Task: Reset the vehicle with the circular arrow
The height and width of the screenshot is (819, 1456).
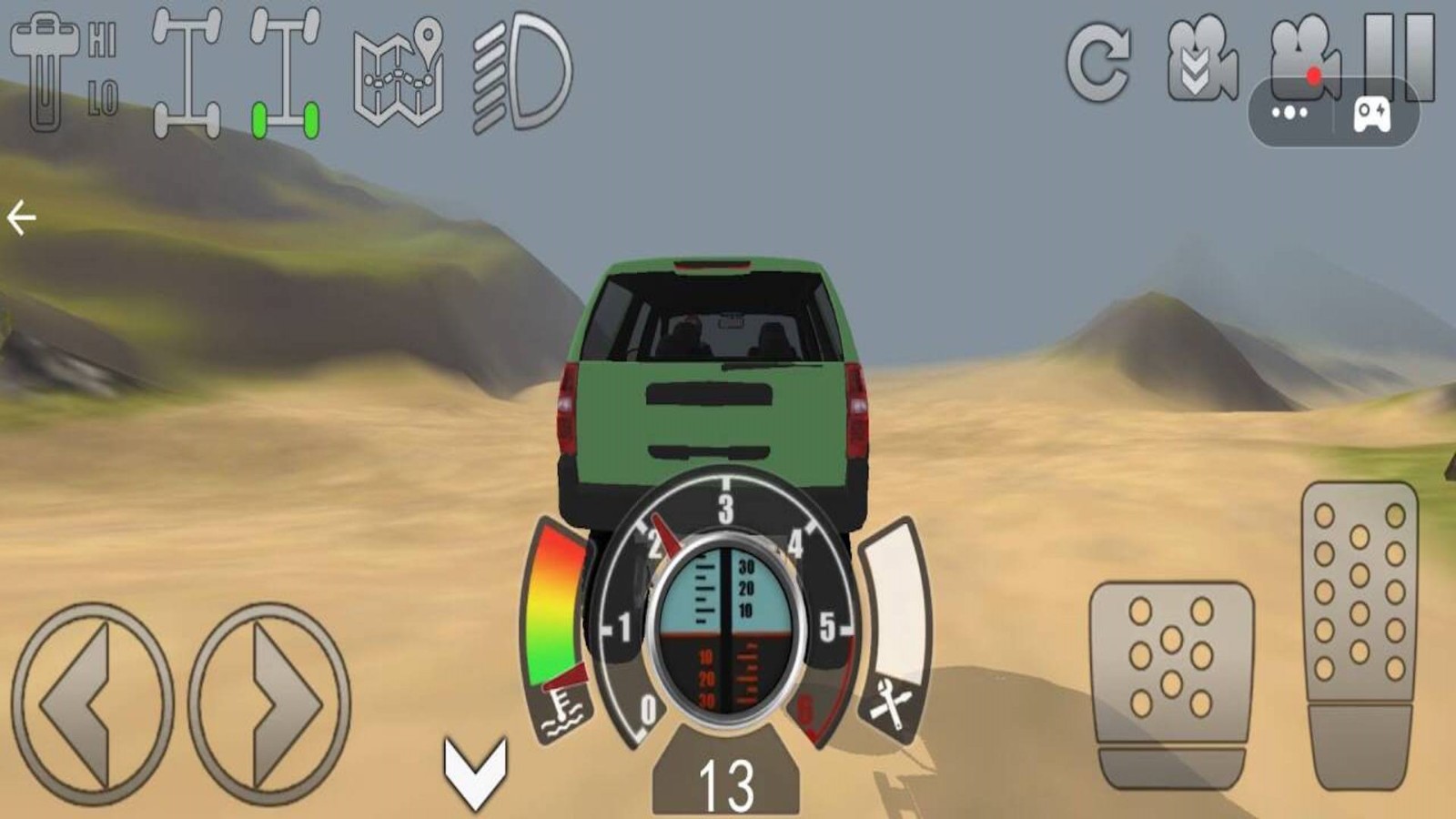Action: 1098,64
